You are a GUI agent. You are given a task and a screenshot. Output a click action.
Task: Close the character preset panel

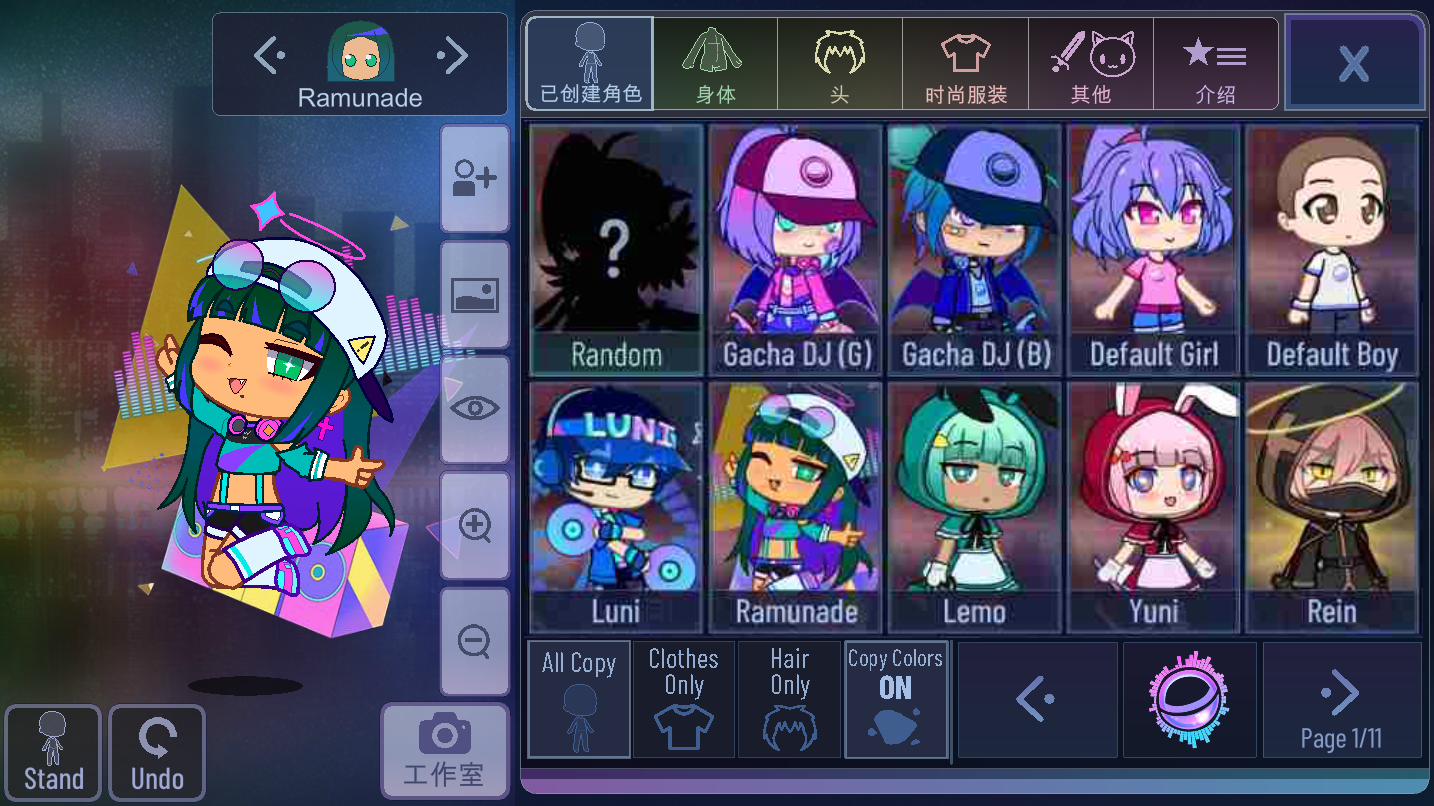coord(1353,63)
